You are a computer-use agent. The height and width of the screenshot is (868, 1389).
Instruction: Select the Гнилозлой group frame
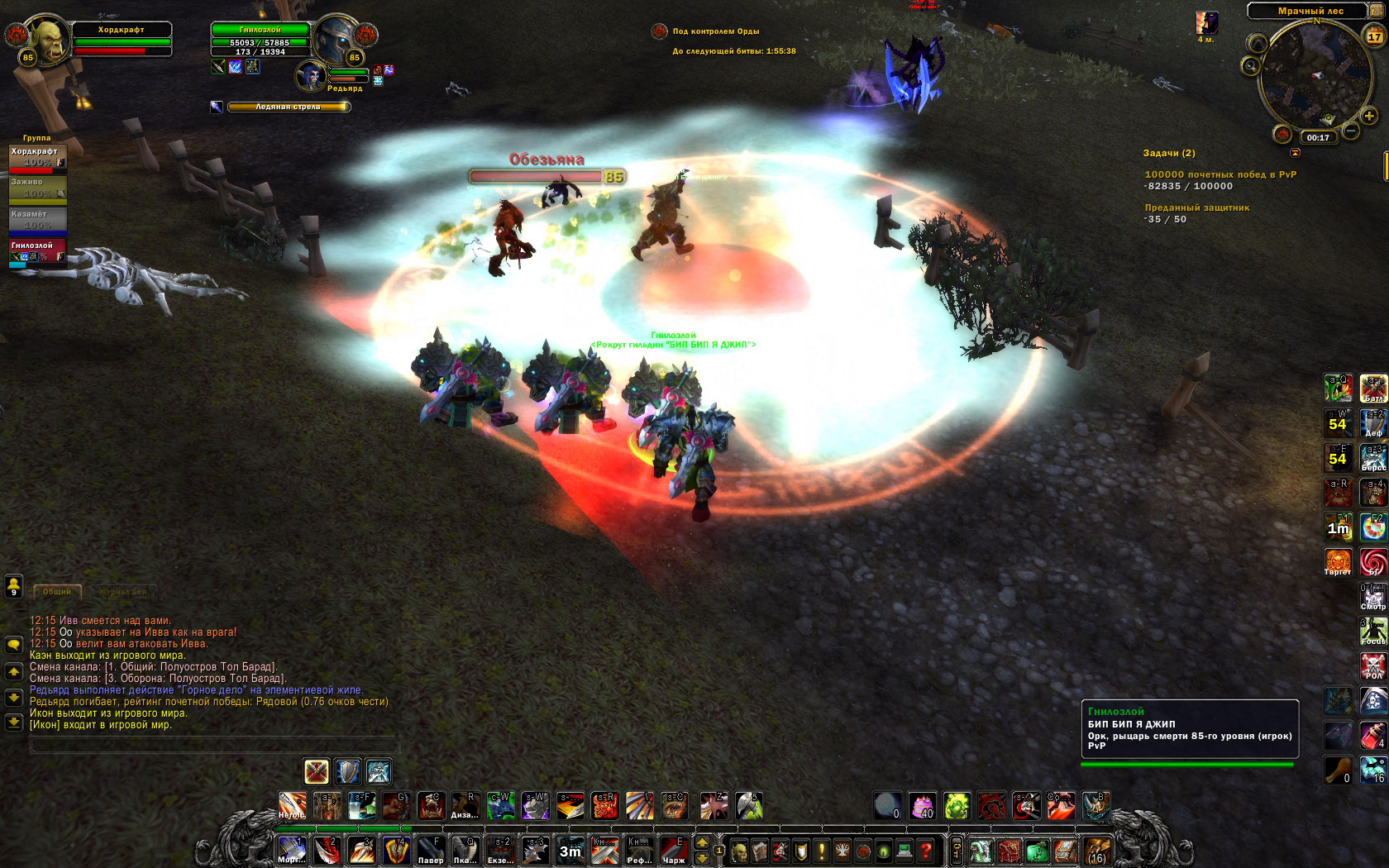coord(37,251)
